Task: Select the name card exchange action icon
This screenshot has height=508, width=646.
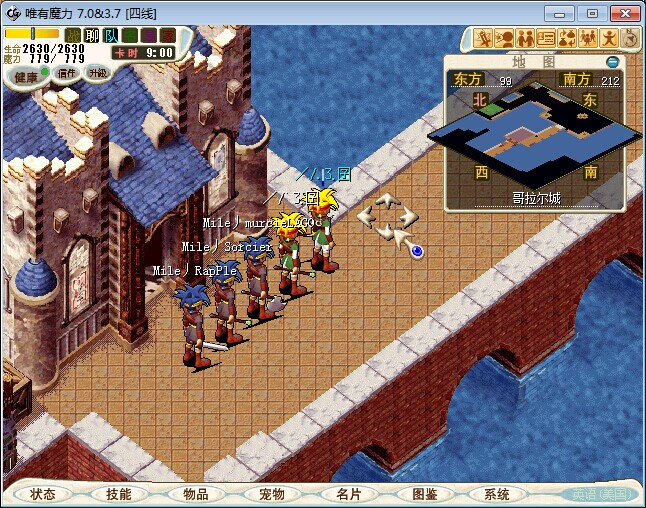Action: tap(546, 39)
